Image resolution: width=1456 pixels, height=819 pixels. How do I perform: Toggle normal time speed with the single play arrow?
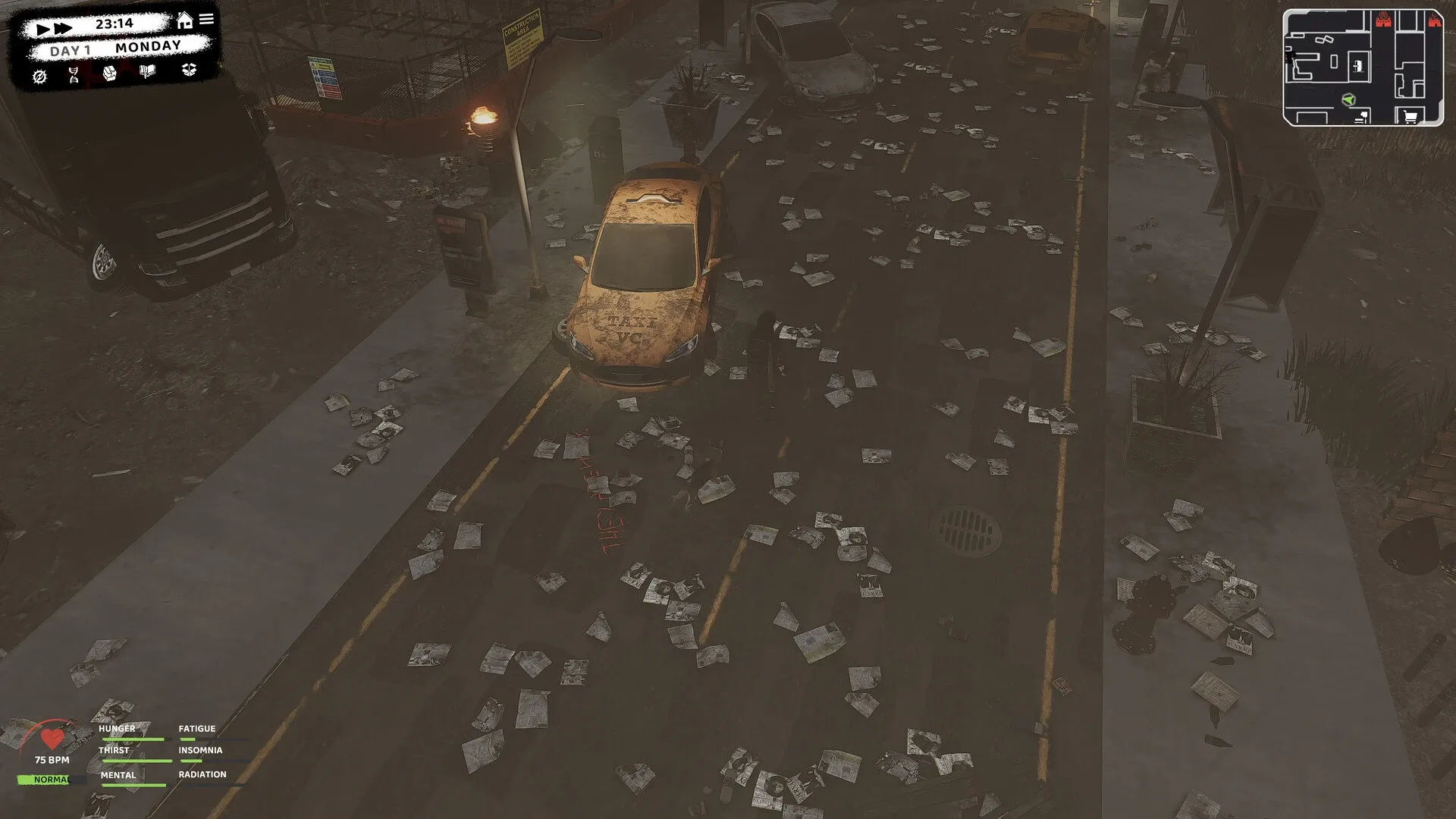point(42,28)
